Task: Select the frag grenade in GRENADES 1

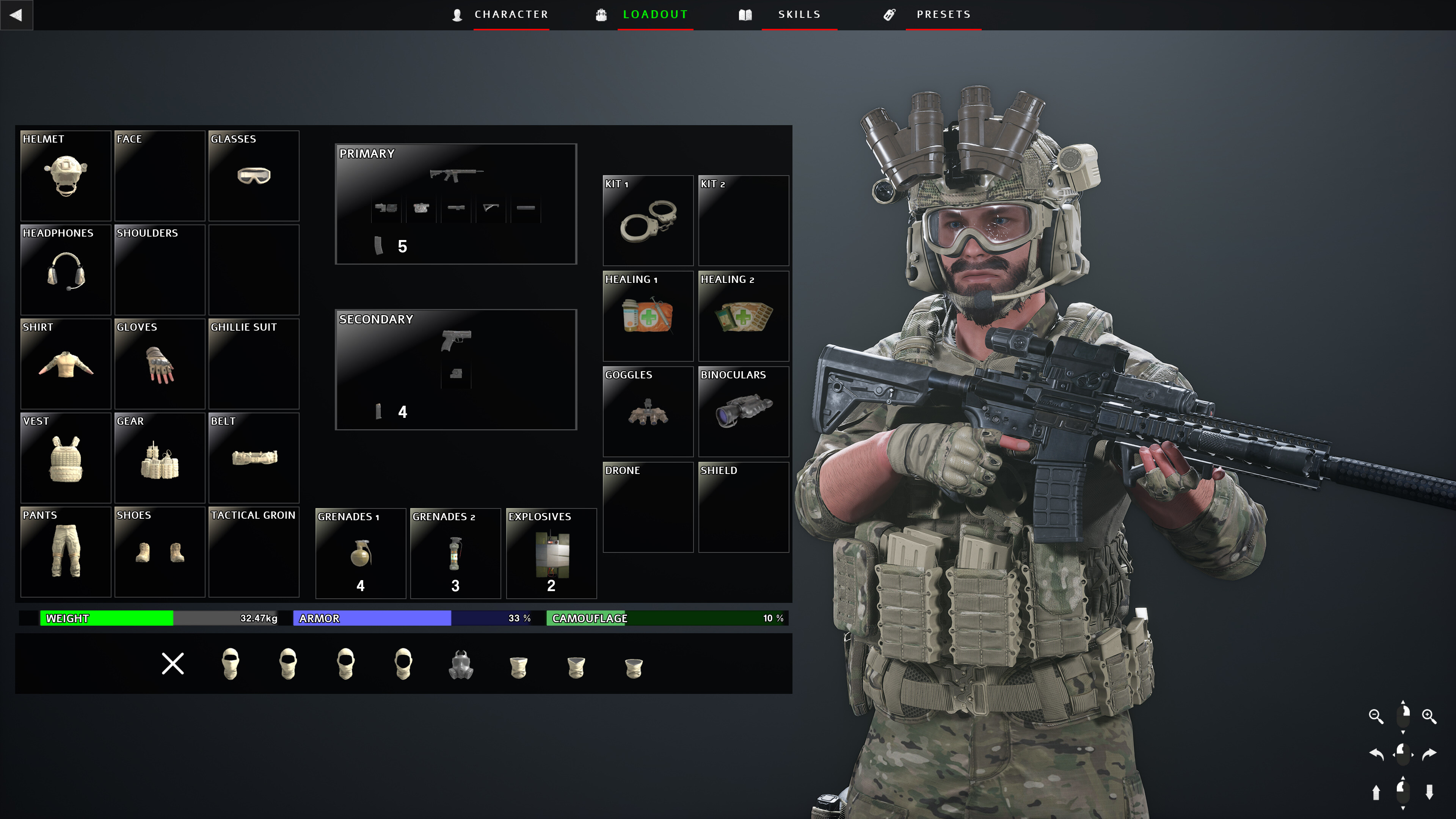Action: pos(360,554)
